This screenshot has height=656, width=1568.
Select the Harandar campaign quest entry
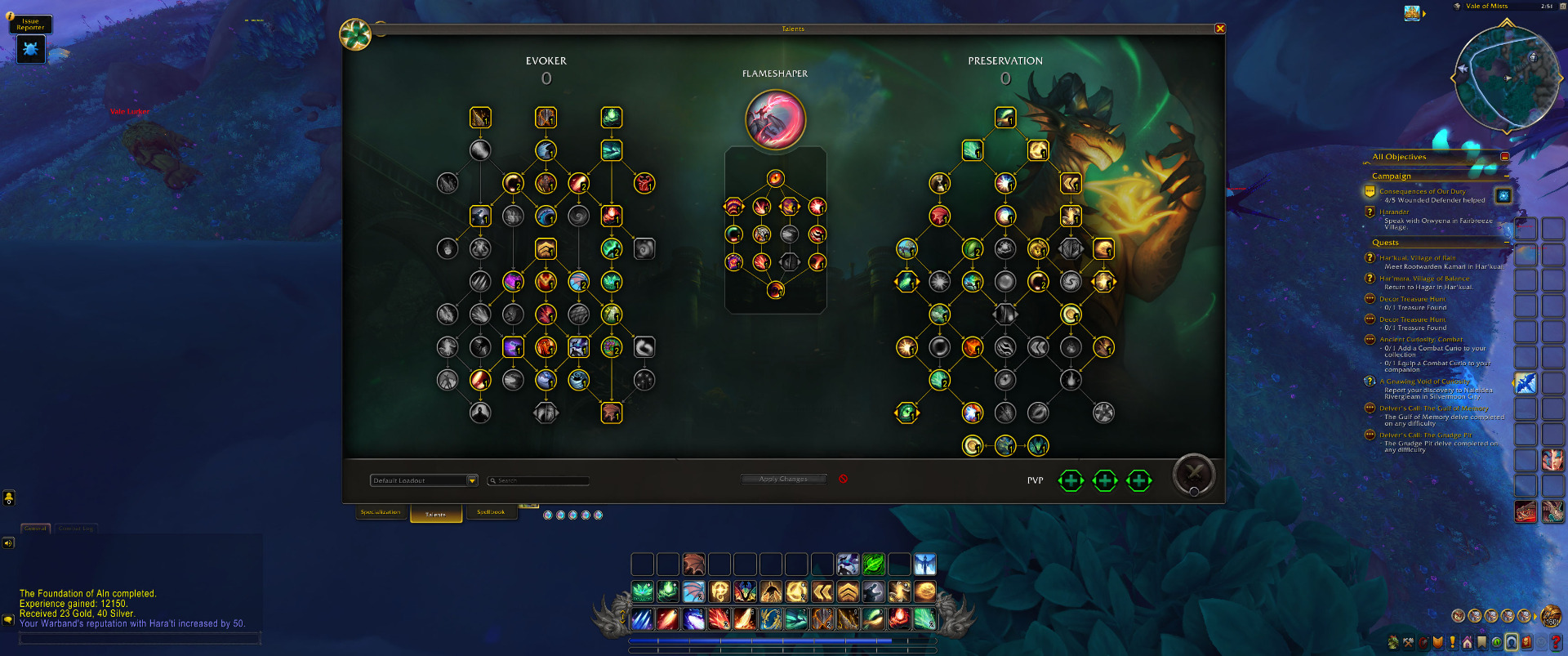click(1394, 212)
